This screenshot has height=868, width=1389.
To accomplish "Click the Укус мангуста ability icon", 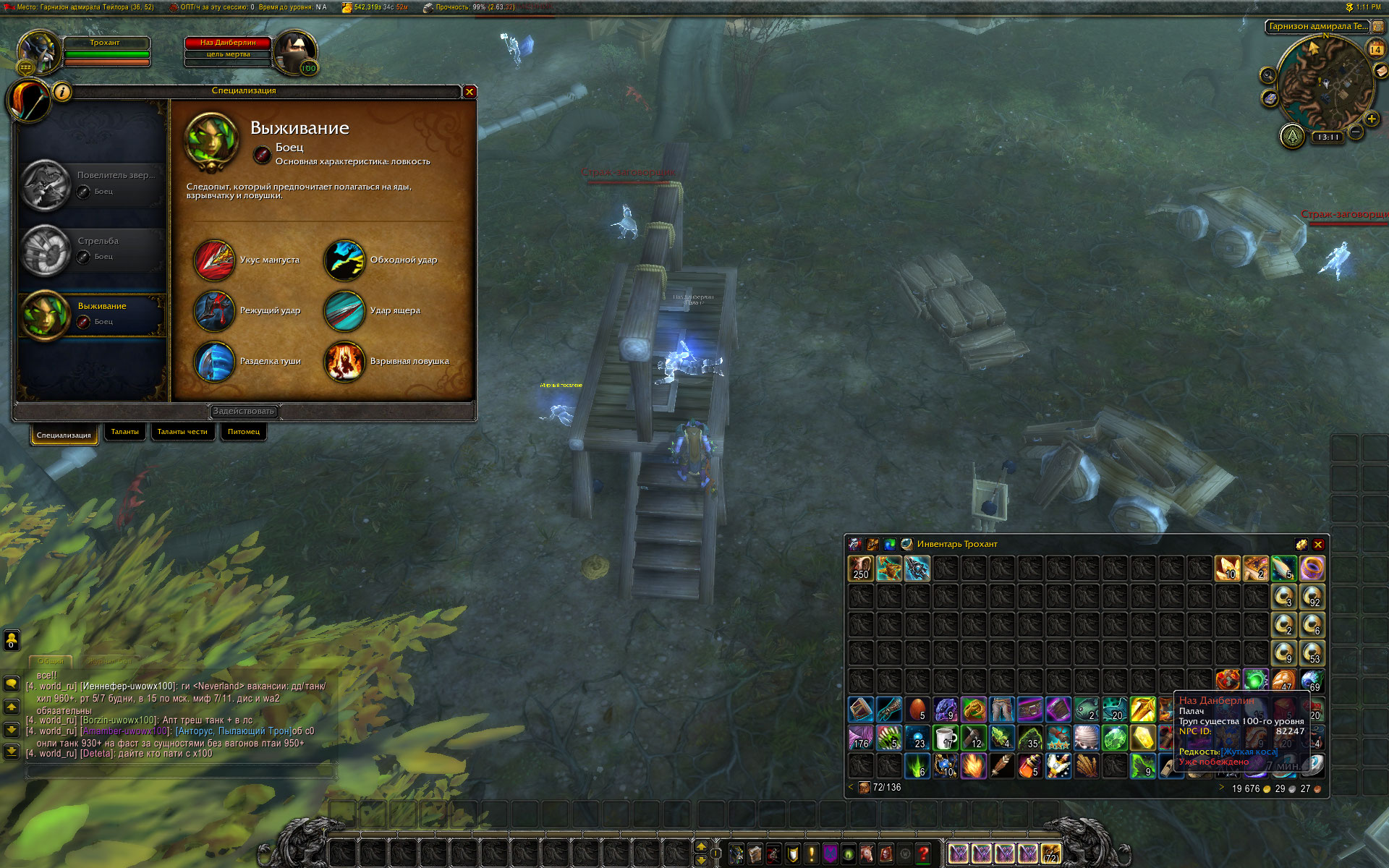I will point(214,260).
